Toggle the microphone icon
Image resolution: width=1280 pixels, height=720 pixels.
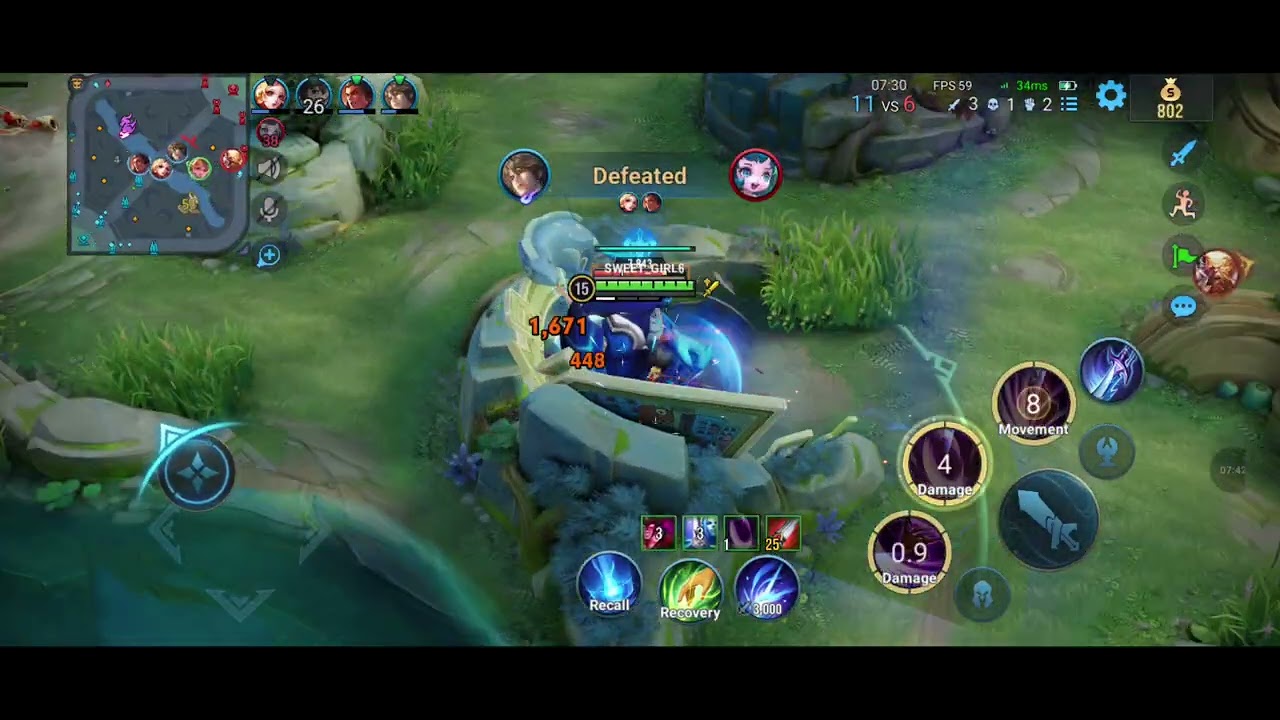[269, 210]
